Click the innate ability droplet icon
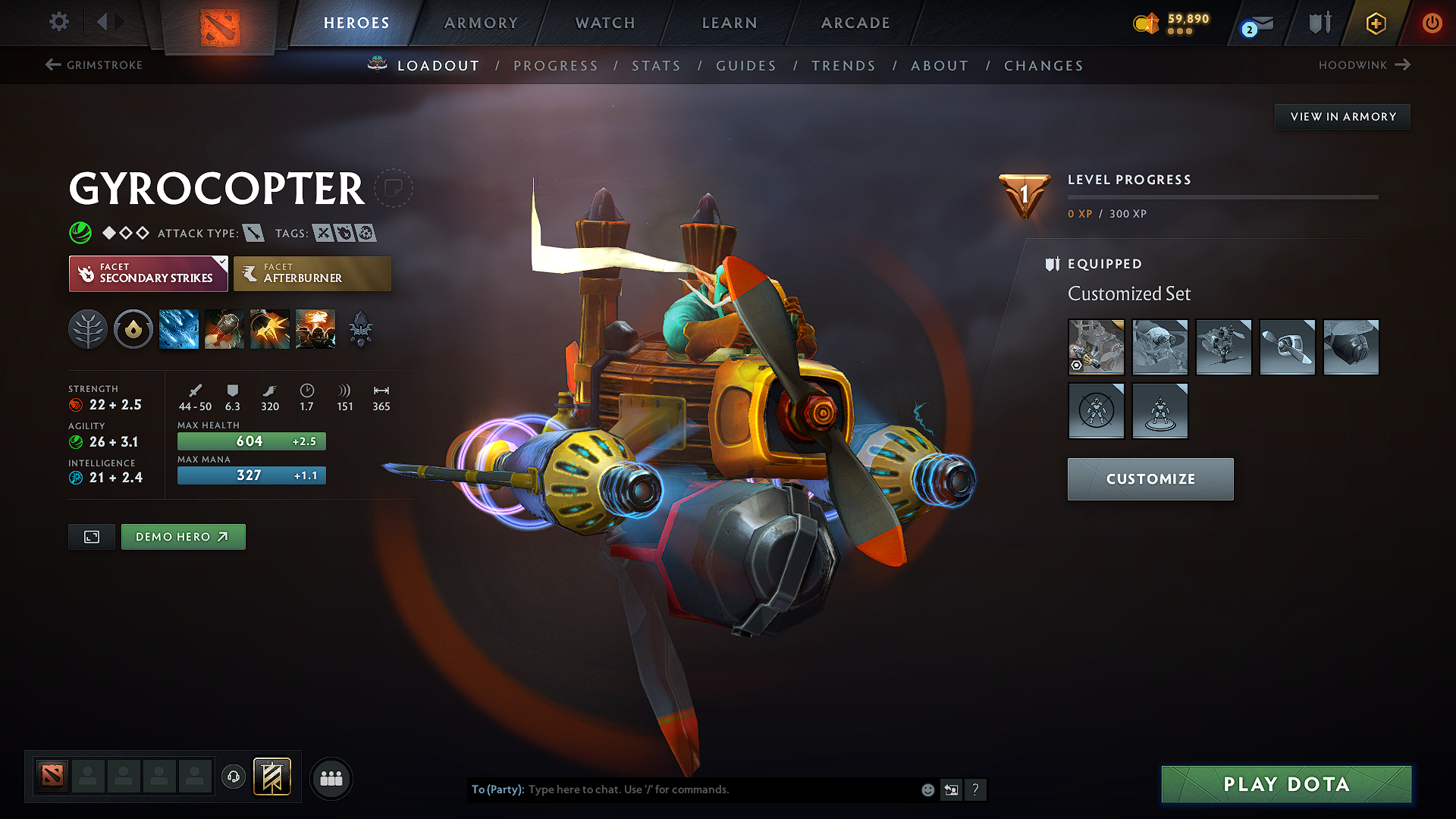Viewport: 1456px width, 819px height. (x=133, y=328)
